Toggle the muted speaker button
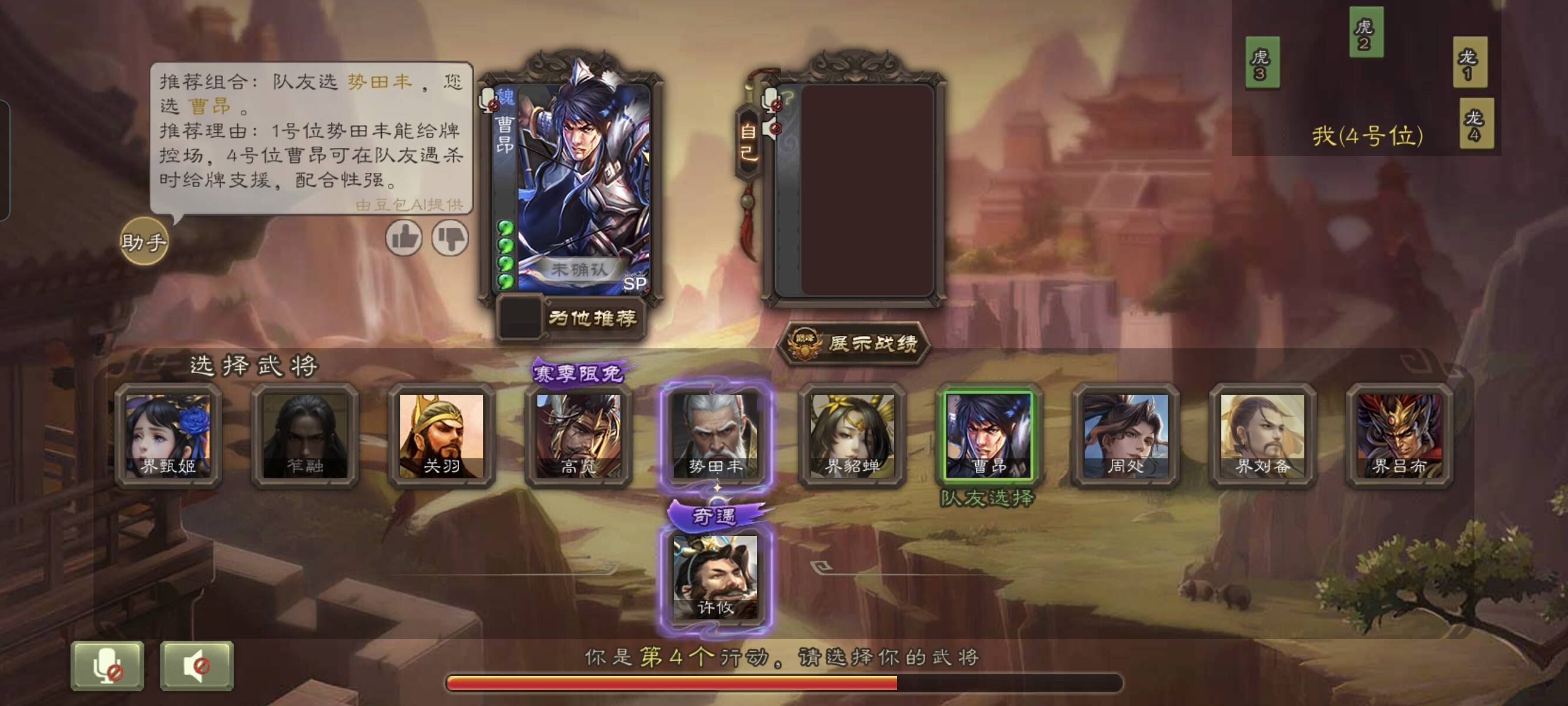The image size is (1568, 706). pyautogui.click(x=197, y=666)
